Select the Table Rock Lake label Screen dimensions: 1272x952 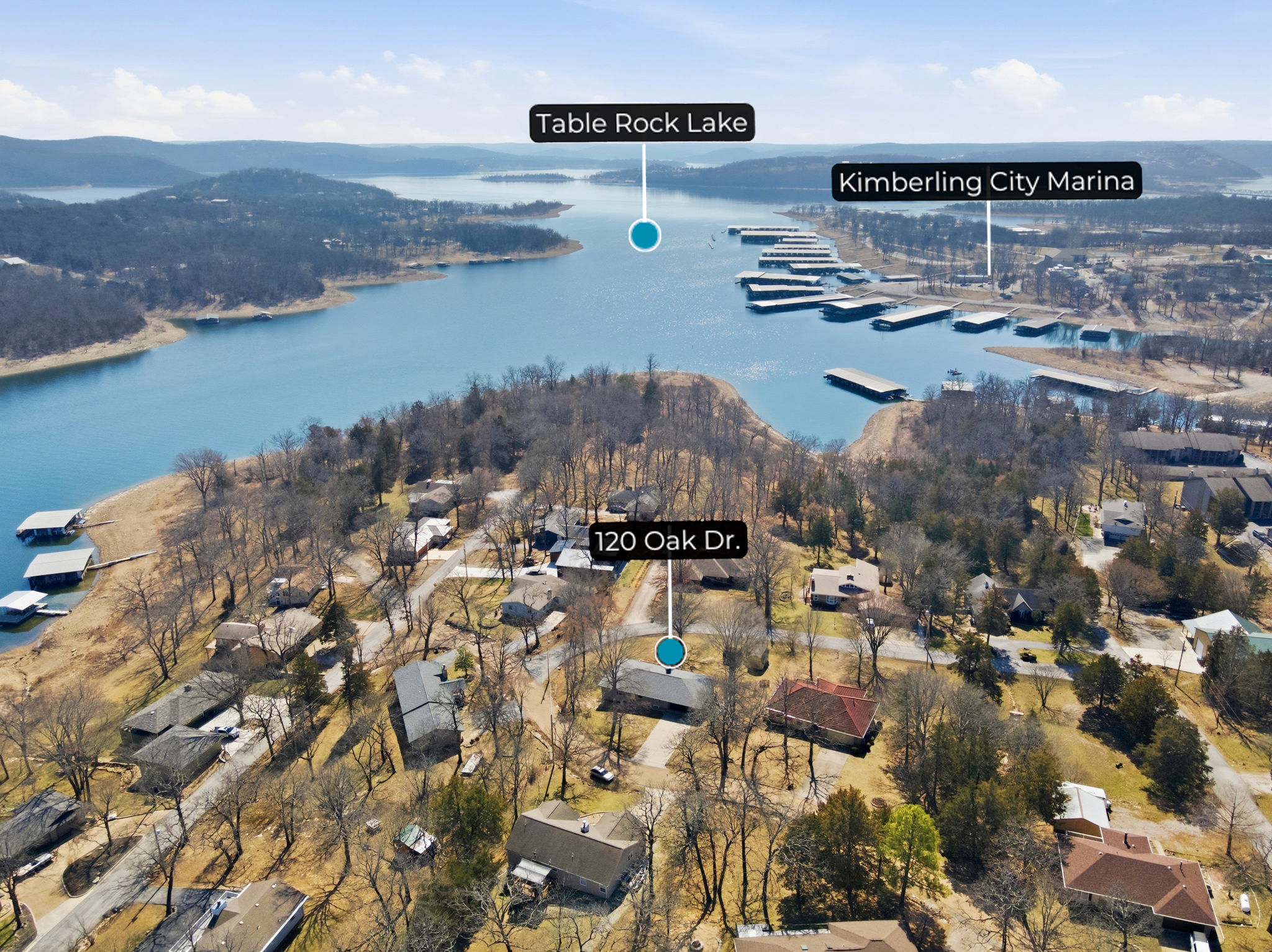tap(642, 123)
